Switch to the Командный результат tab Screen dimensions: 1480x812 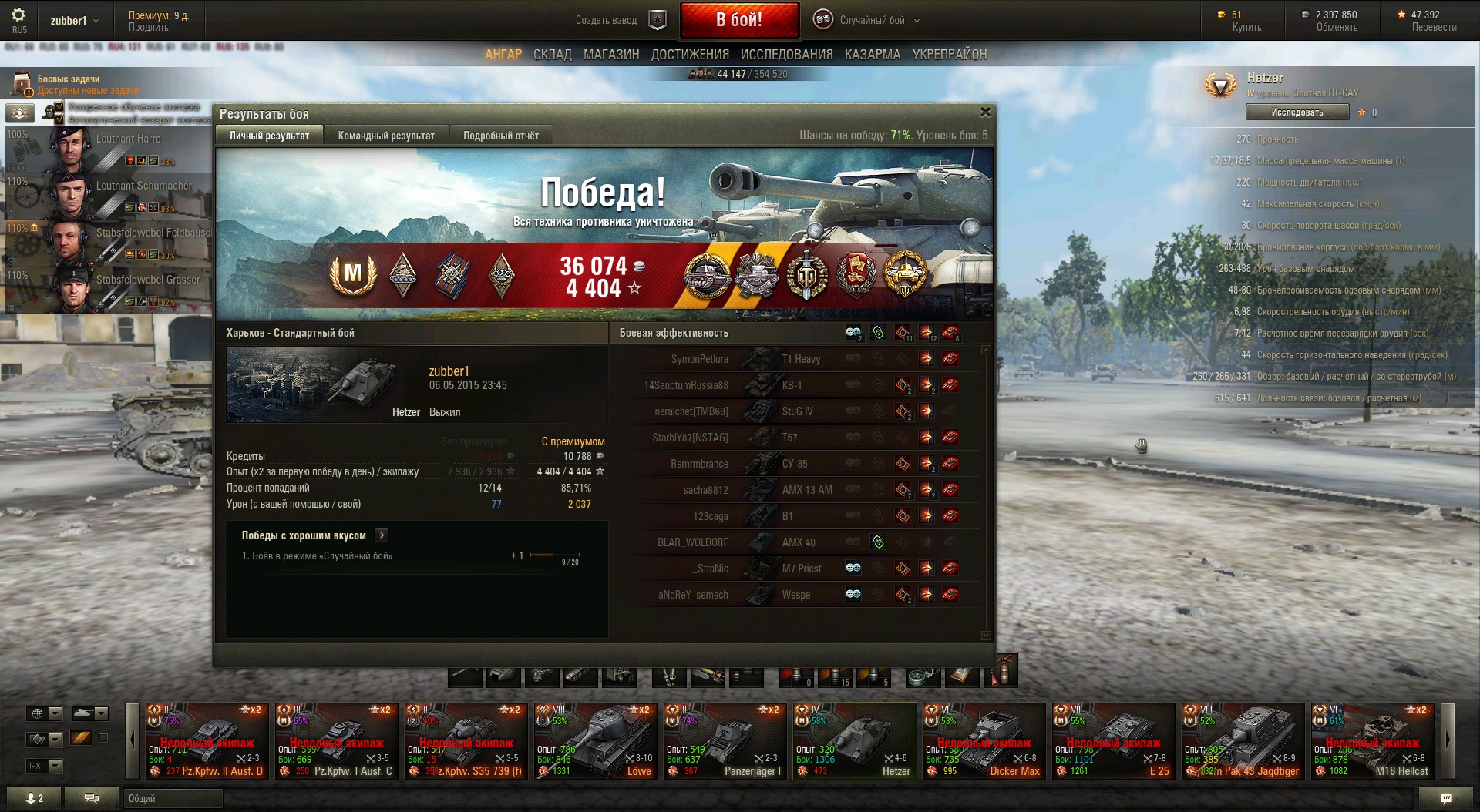pyautogui.click(x=386, y=136)
